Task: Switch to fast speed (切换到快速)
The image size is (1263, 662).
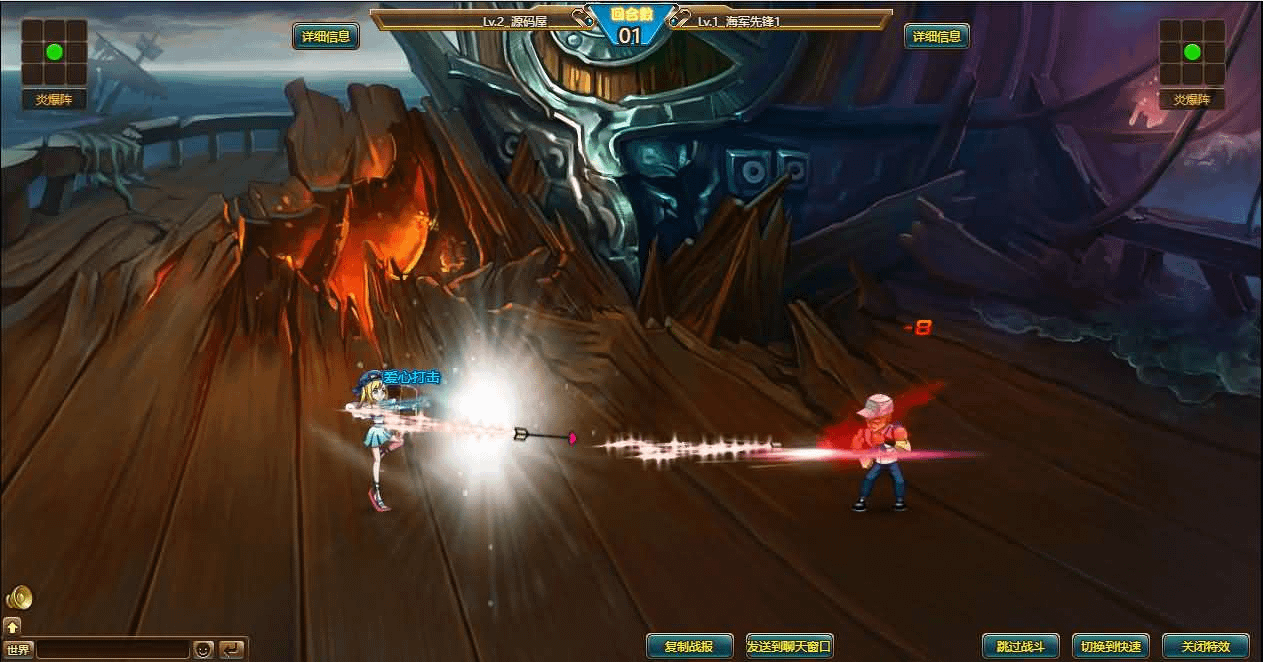Action: [x=1110, y=646]
